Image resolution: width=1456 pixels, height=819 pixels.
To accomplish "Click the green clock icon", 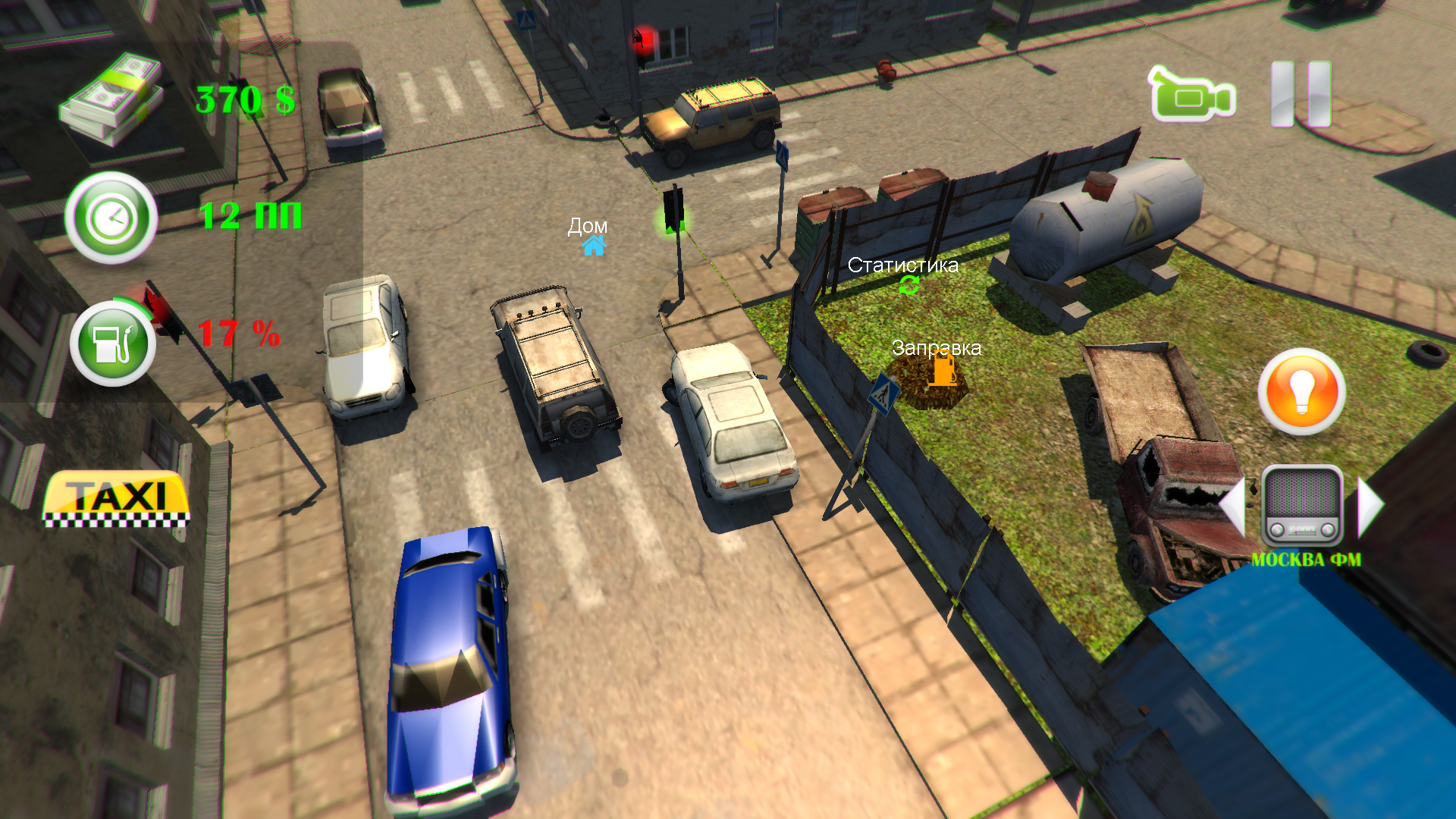I will click(111, 218).
